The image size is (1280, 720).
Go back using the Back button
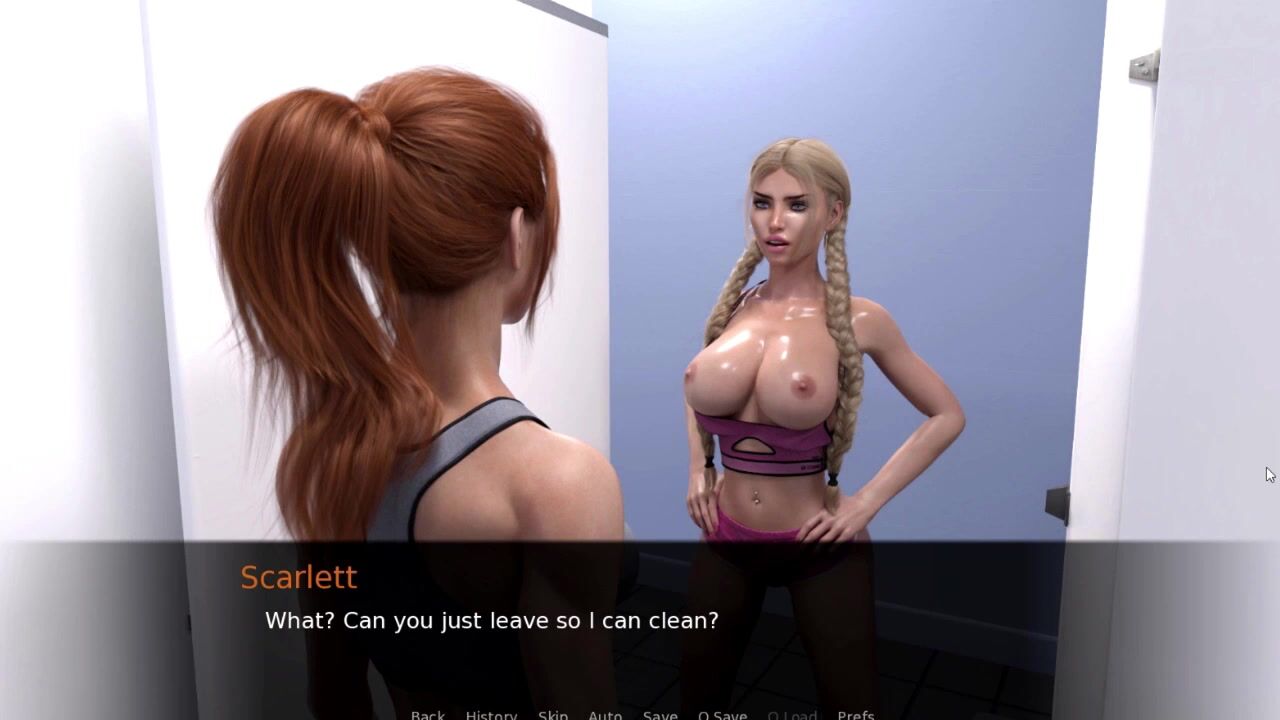428,714
